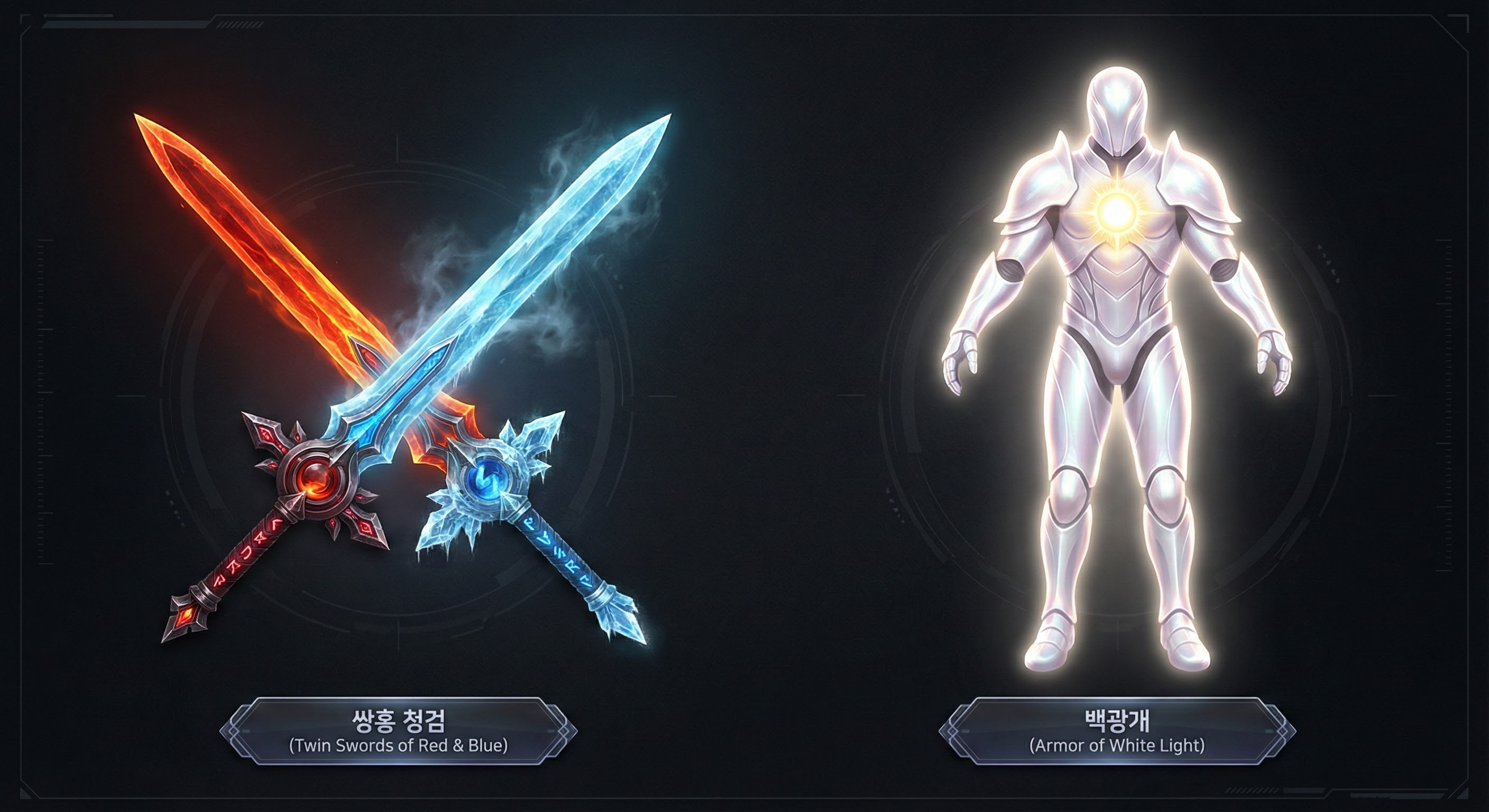Click the glowing white armor figure display
This screenshot has height=812, width=1489.
[x=1117, y=376]
